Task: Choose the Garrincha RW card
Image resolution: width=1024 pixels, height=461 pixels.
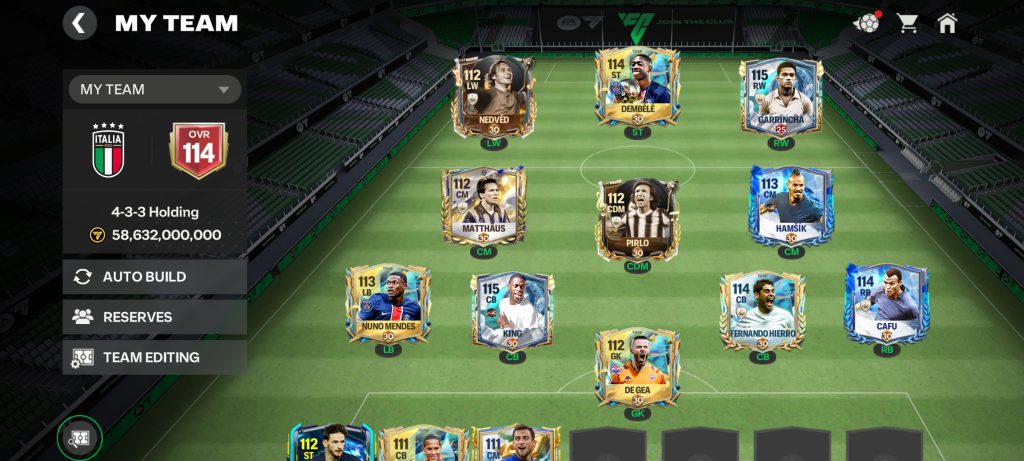Action: (x=781, y=96)
